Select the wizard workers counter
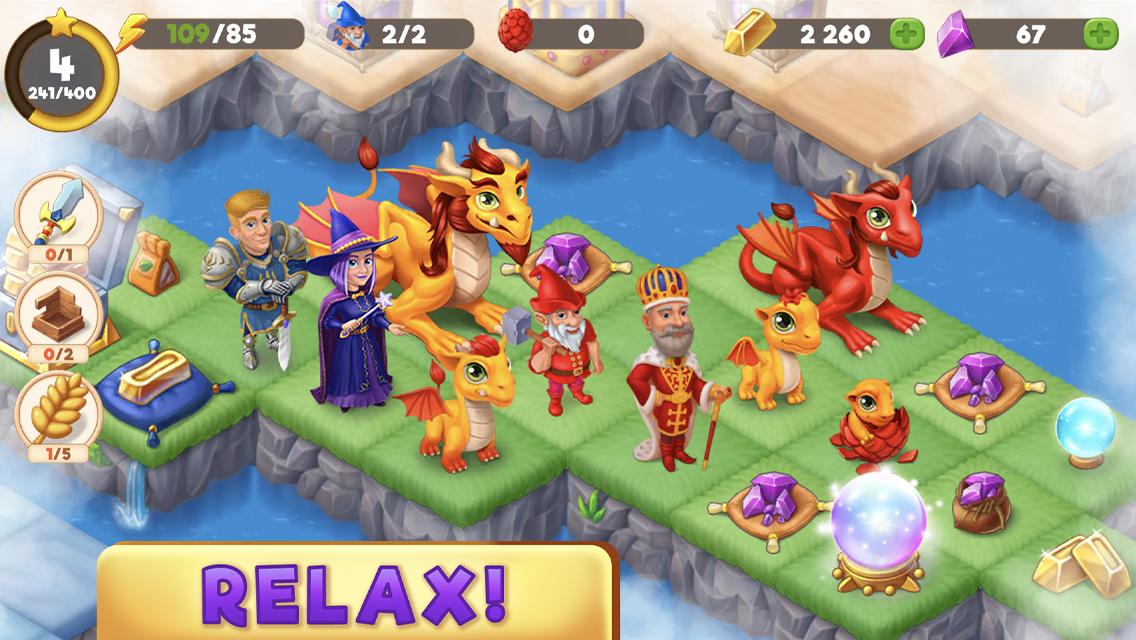Image resolution: width=1136 pixels, height=640 pixels. pyautogui.click(x=402, y=34)
